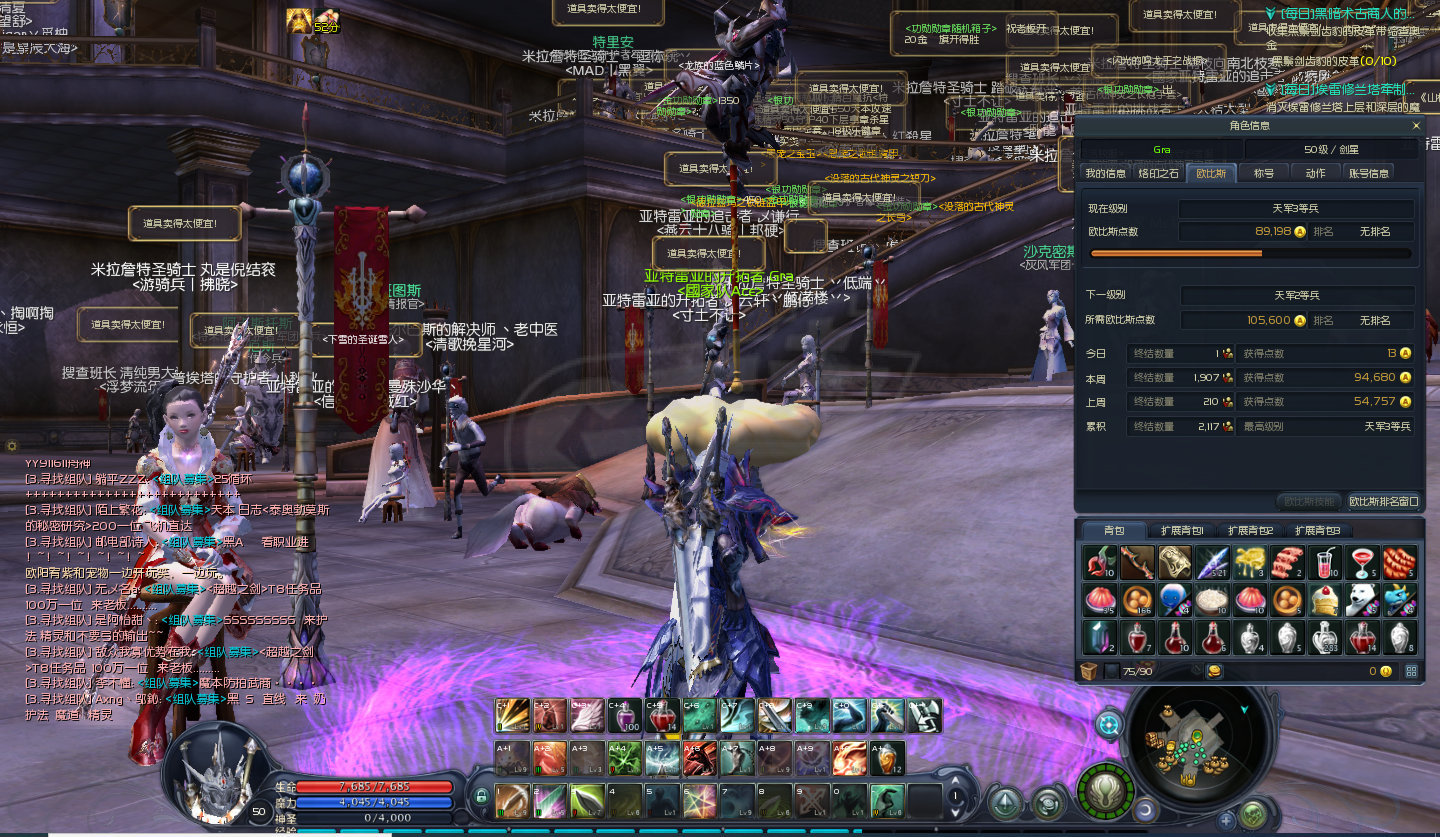Click the bag's trash bin icon
The image size is (1440, 837).
(x=1089, y=671)
